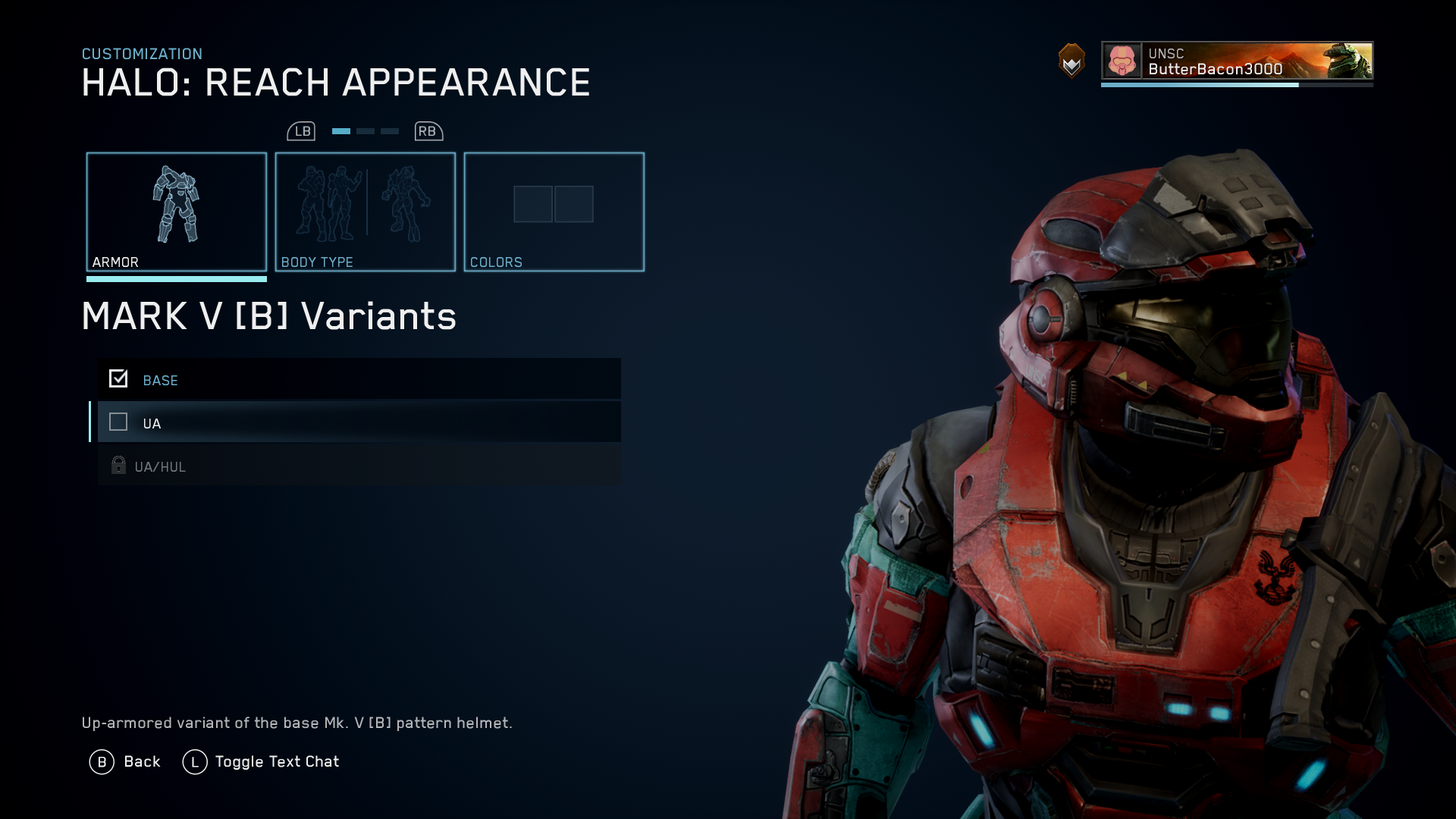The height and width of the screenshot is (819, 1456).
Task: Click the first color swatch in Colors preview
Action: click(532, 204)
